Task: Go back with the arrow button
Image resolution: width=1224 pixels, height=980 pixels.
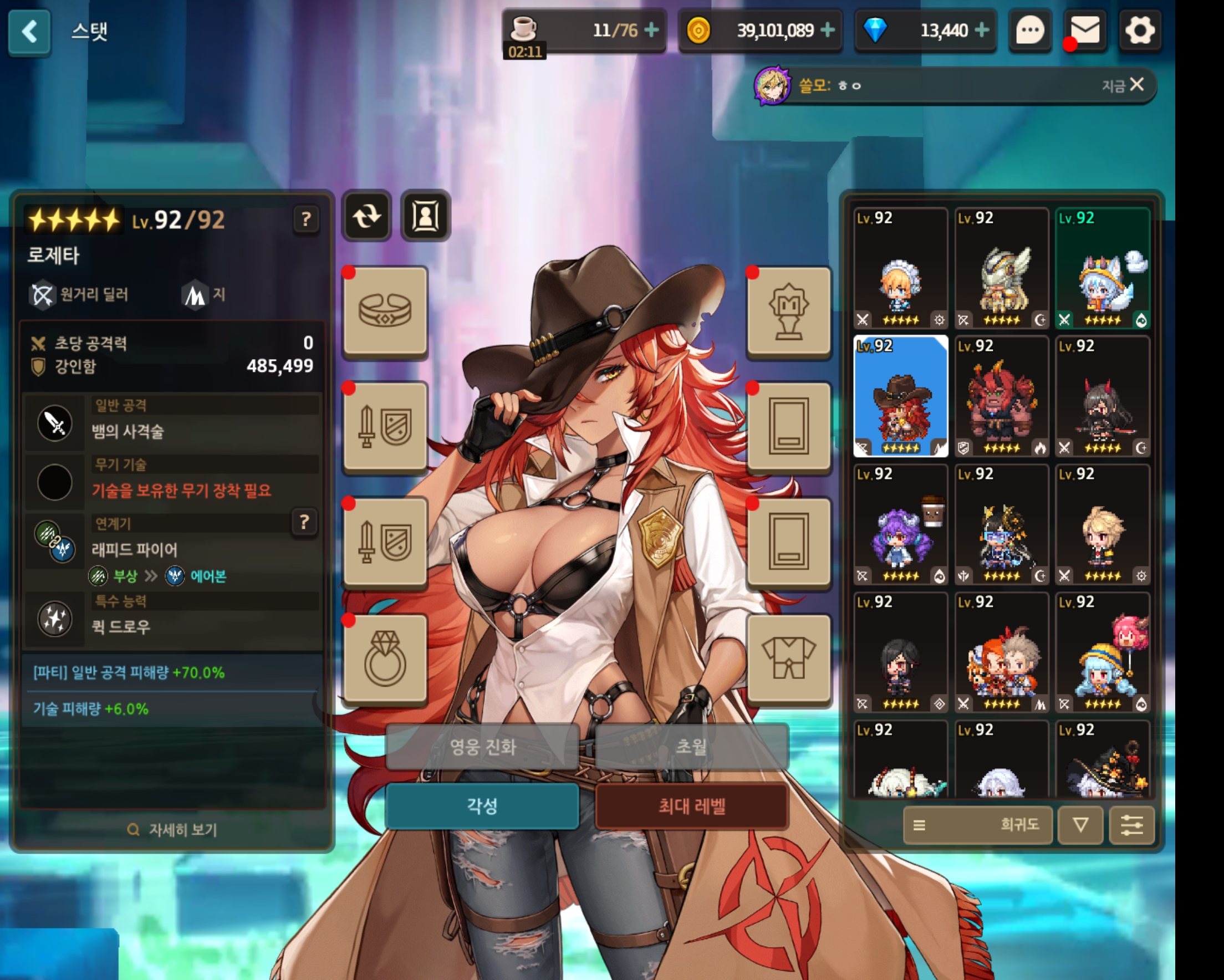Action: (29, 32)
